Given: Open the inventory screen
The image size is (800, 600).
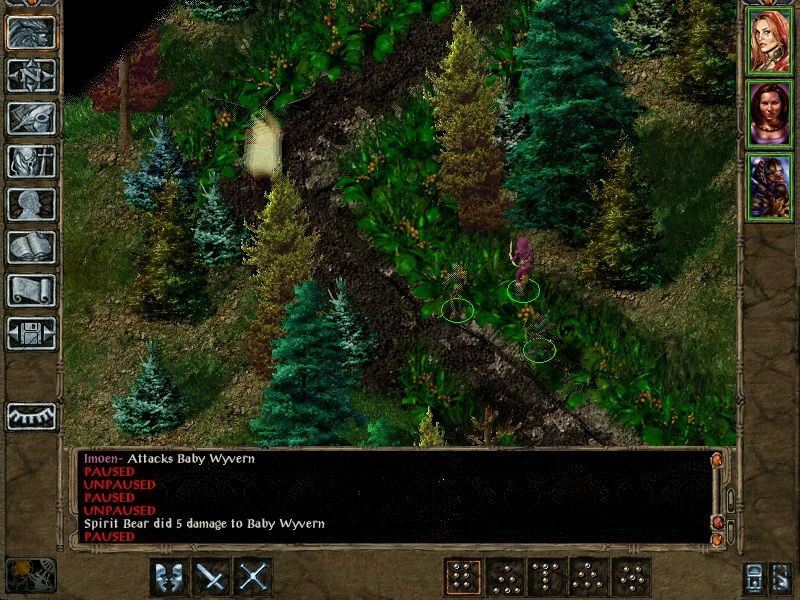Looking at the screenshot, I should click(x=31, y=161).
